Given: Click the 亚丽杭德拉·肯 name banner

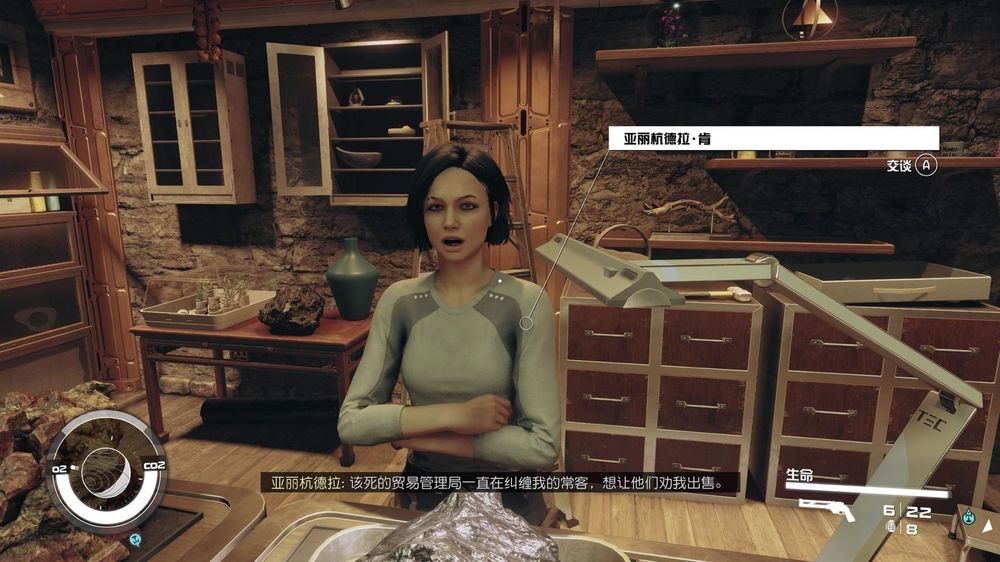Looking at the screenshot, I should click(773, 138).
